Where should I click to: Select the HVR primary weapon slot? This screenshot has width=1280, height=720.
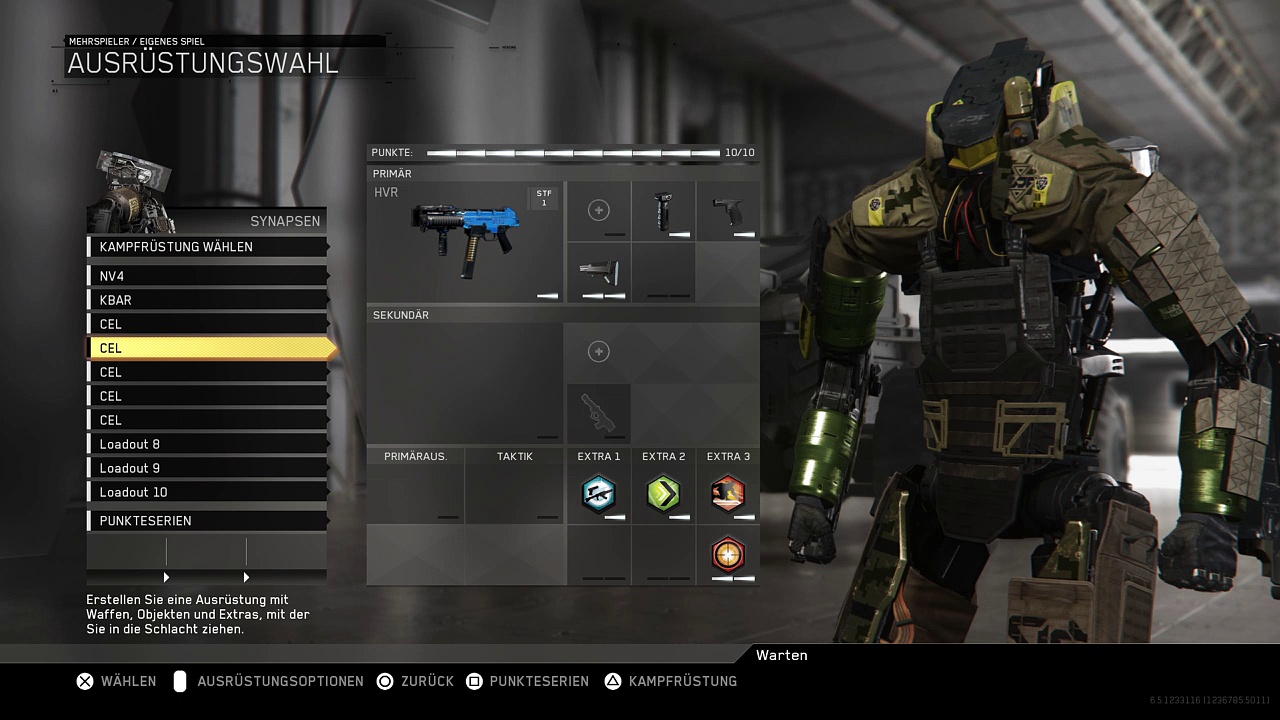coord(465,242)
